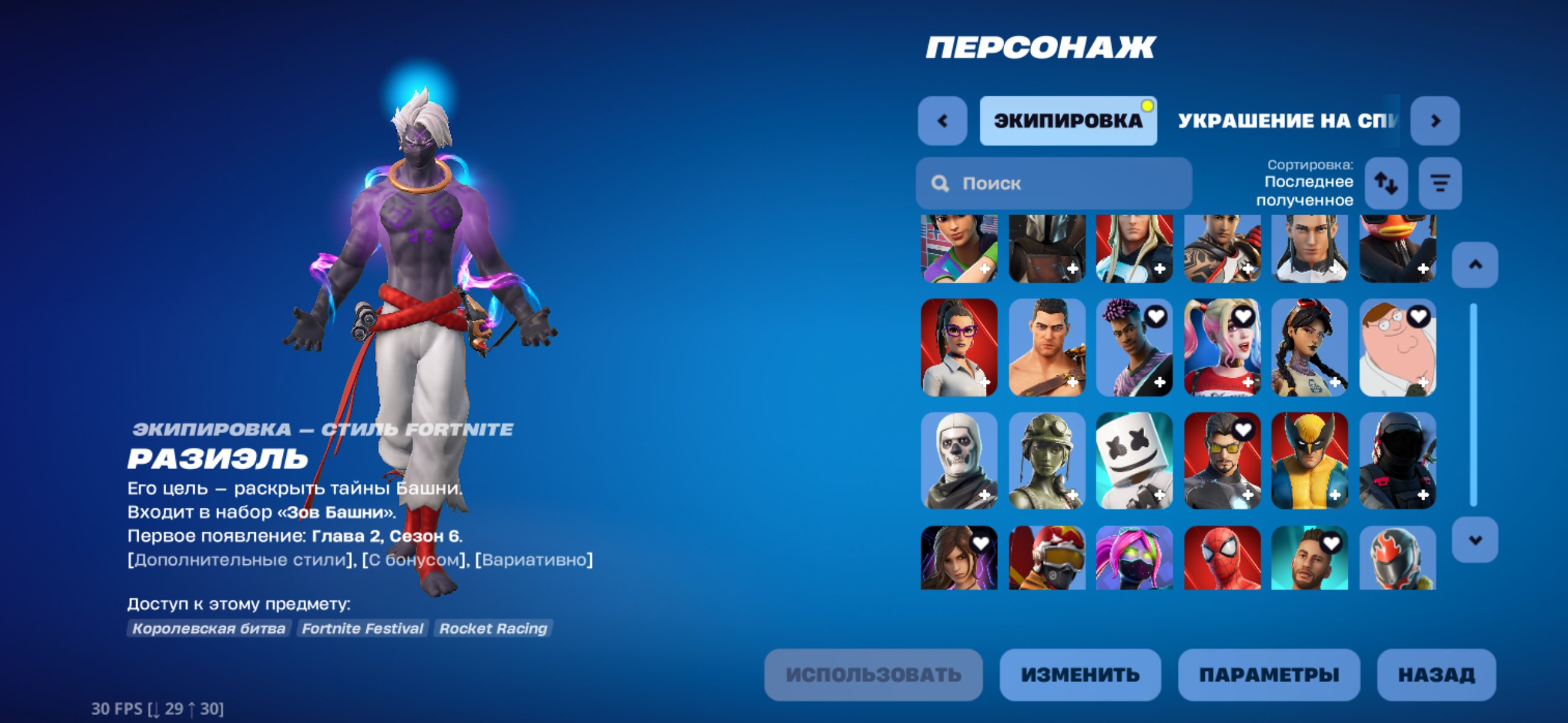The height and width of the screenshot is (723, 1568).
Task: Click the plus icon on the Skull Trooper tile
Action: (984, 494)
